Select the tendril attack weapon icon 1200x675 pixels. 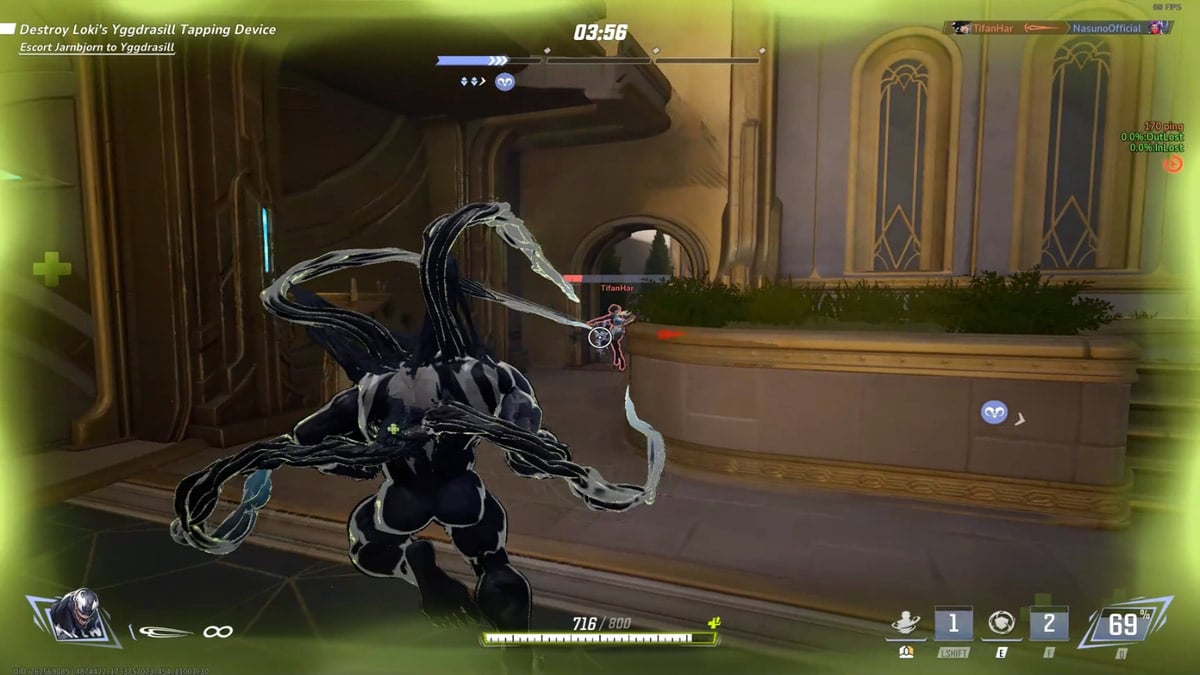coord(165,631)
